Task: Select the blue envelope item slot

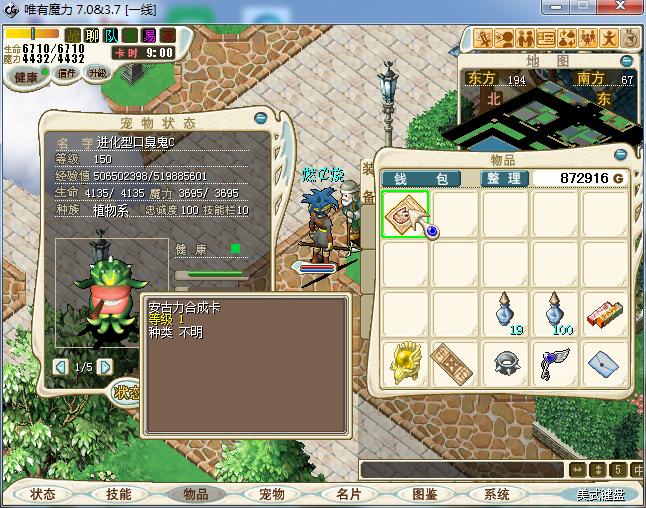Action: point(604,361)
